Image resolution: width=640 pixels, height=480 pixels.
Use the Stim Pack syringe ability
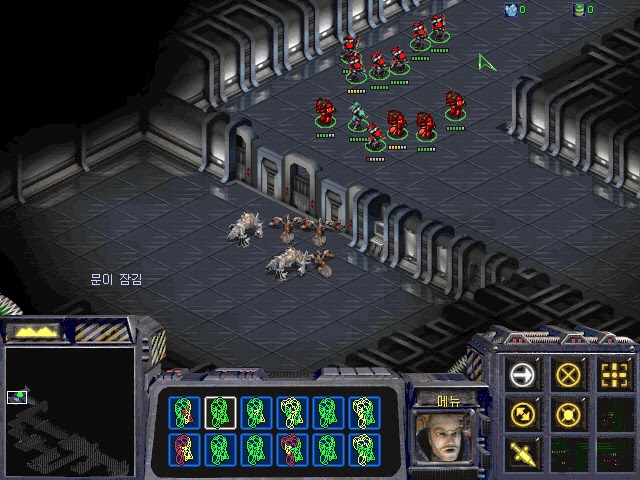521,452
